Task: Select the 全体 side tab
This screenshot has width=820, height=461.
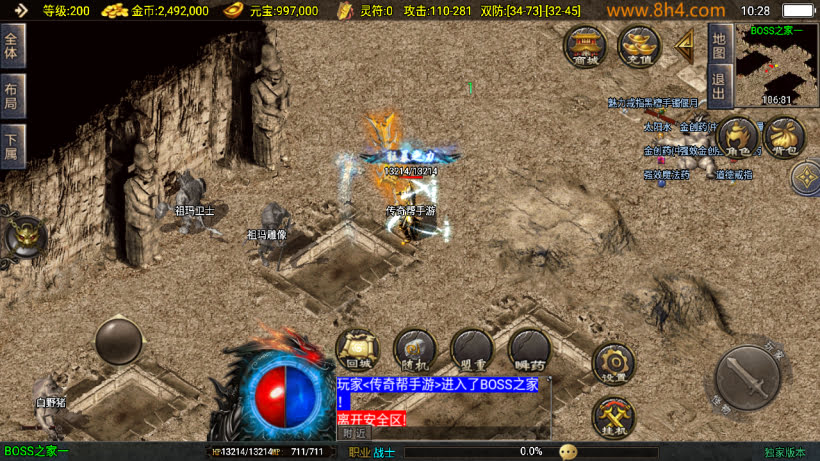Action: (12, 46)
